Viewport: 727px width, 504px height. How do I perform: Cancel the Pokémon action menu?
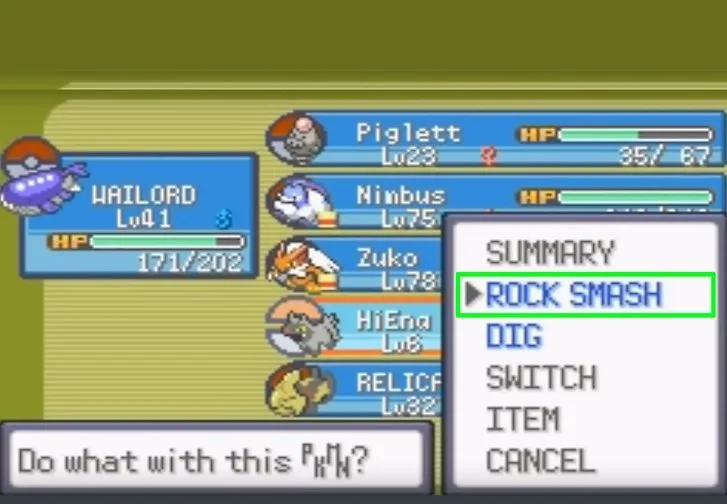(540, 461)
